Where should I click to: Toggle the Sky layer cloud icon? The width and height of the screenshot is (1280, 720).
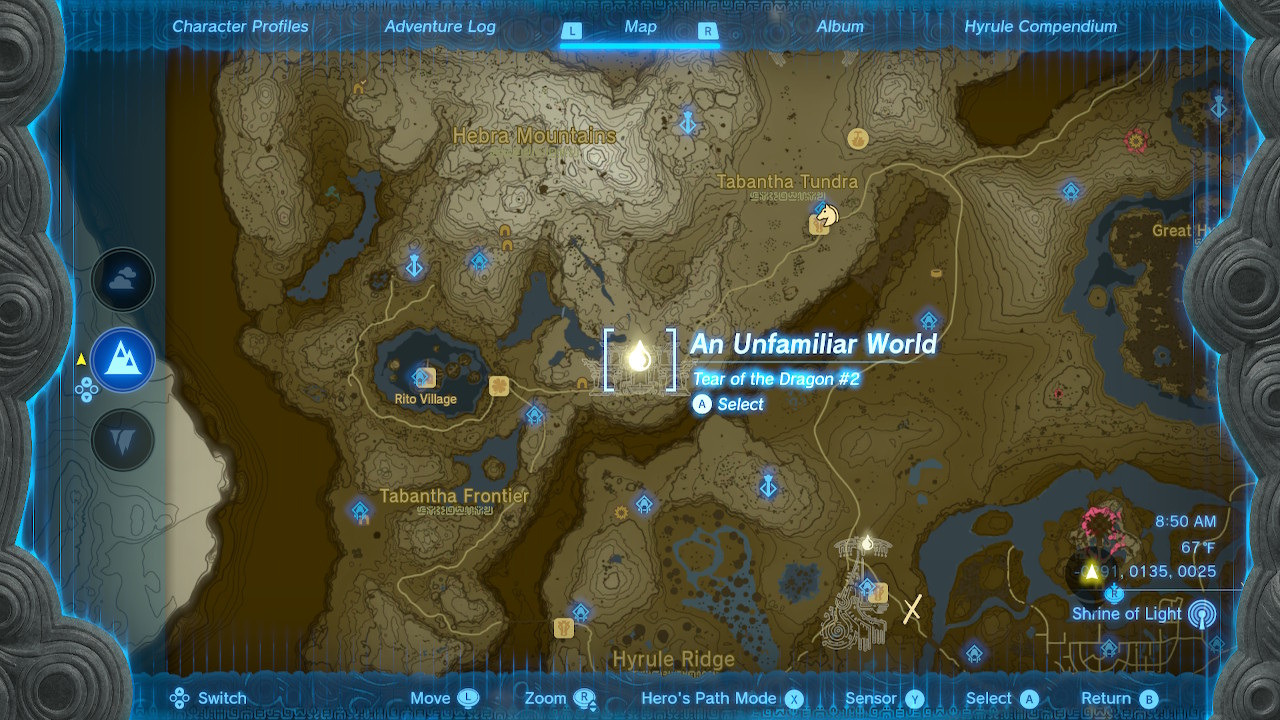pos(122,280)
